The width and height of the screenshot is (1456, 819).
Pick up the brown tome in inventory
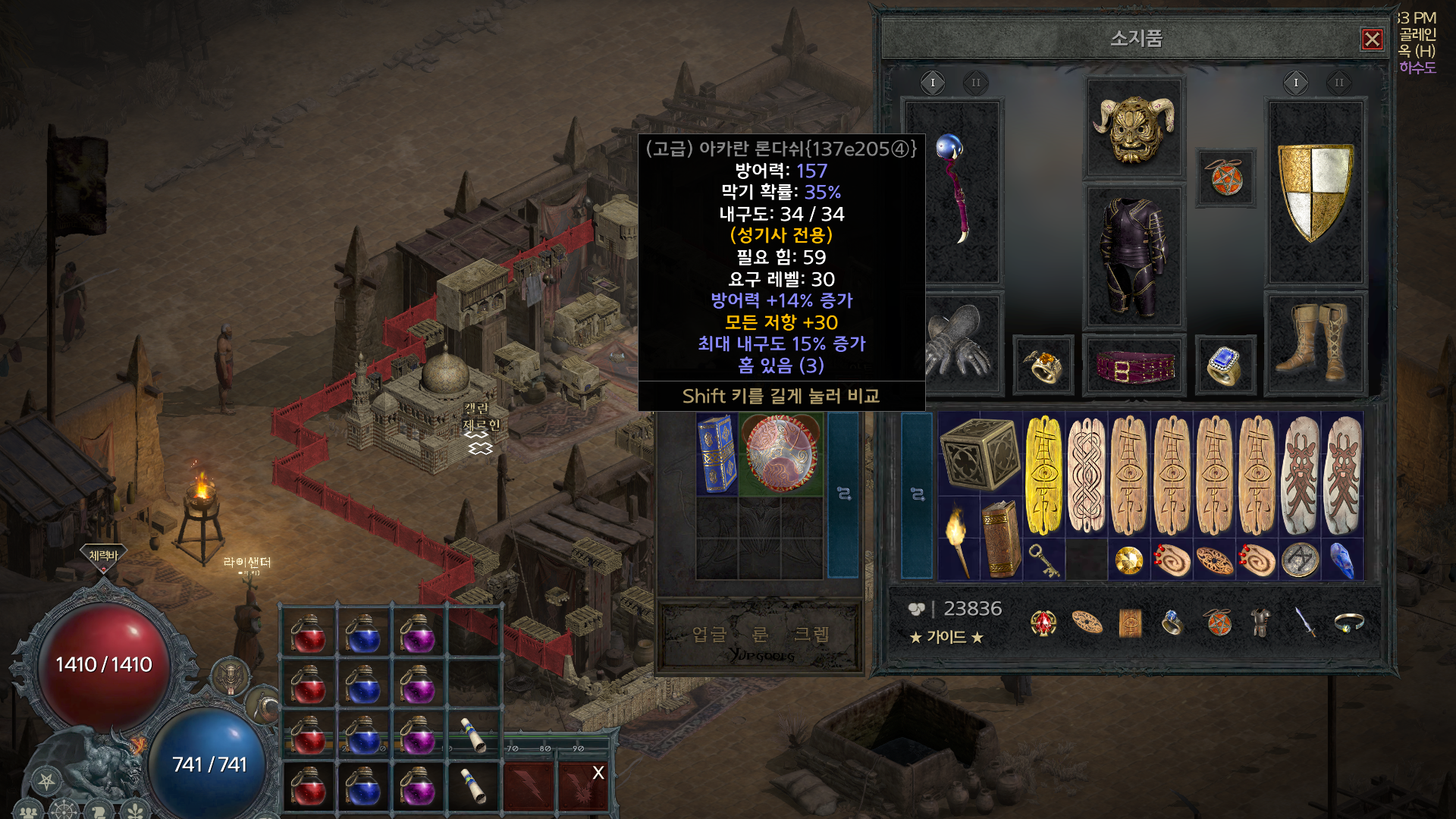click(1001, 538)
